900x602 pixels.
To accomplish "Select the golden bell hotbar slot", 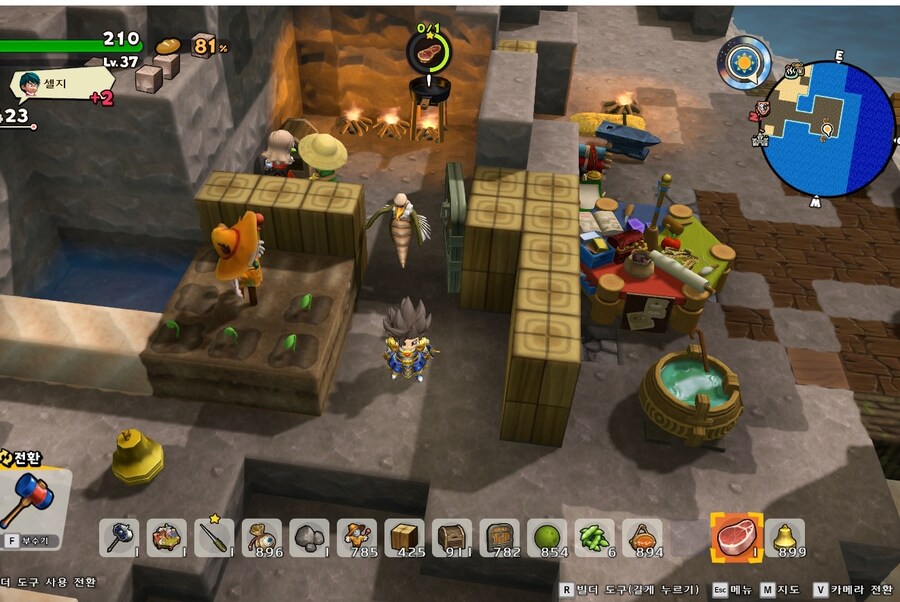I will (785, 538).
